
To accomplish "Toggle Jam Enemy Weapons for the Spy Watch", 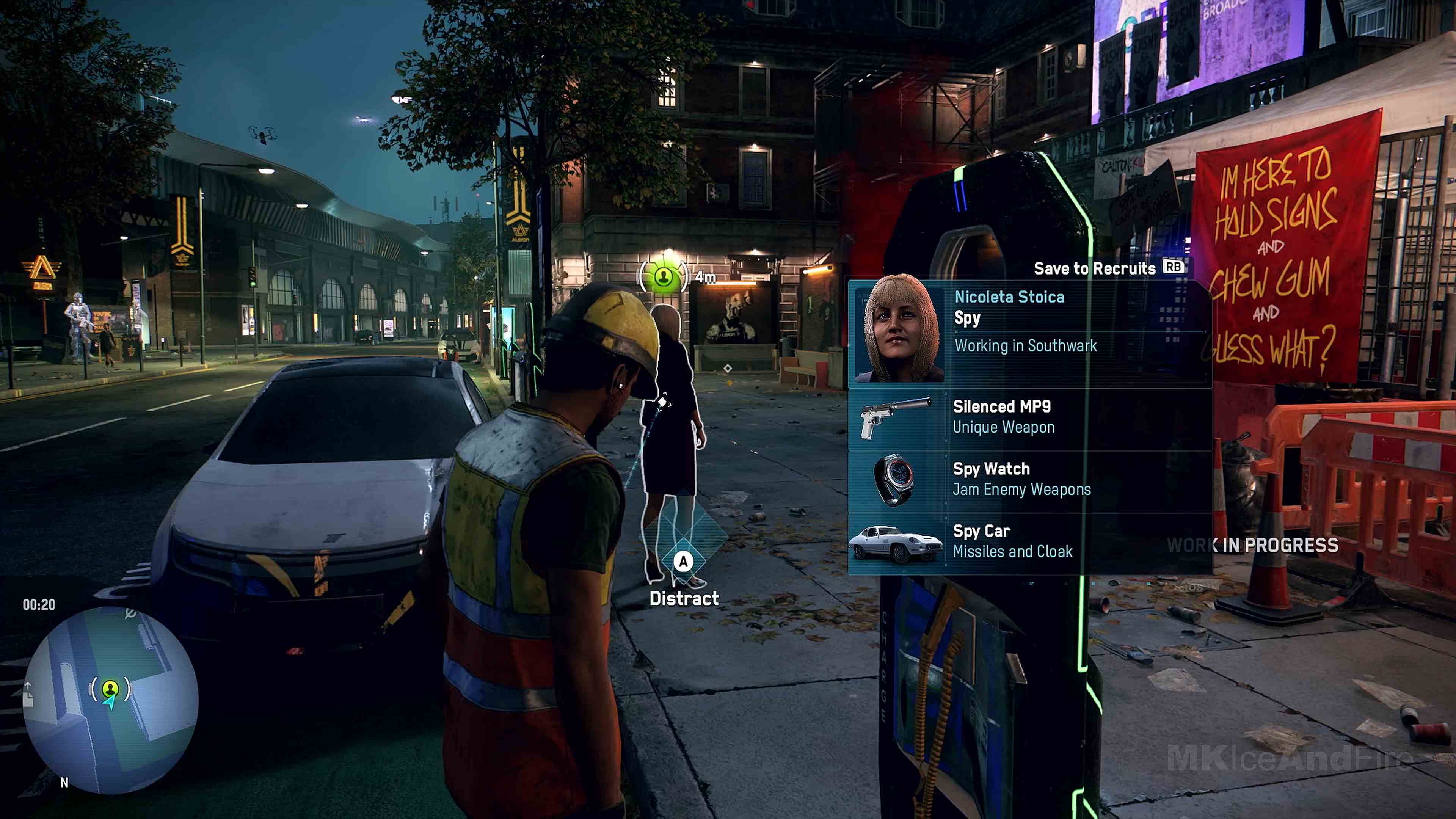I will pos(1022,490).
